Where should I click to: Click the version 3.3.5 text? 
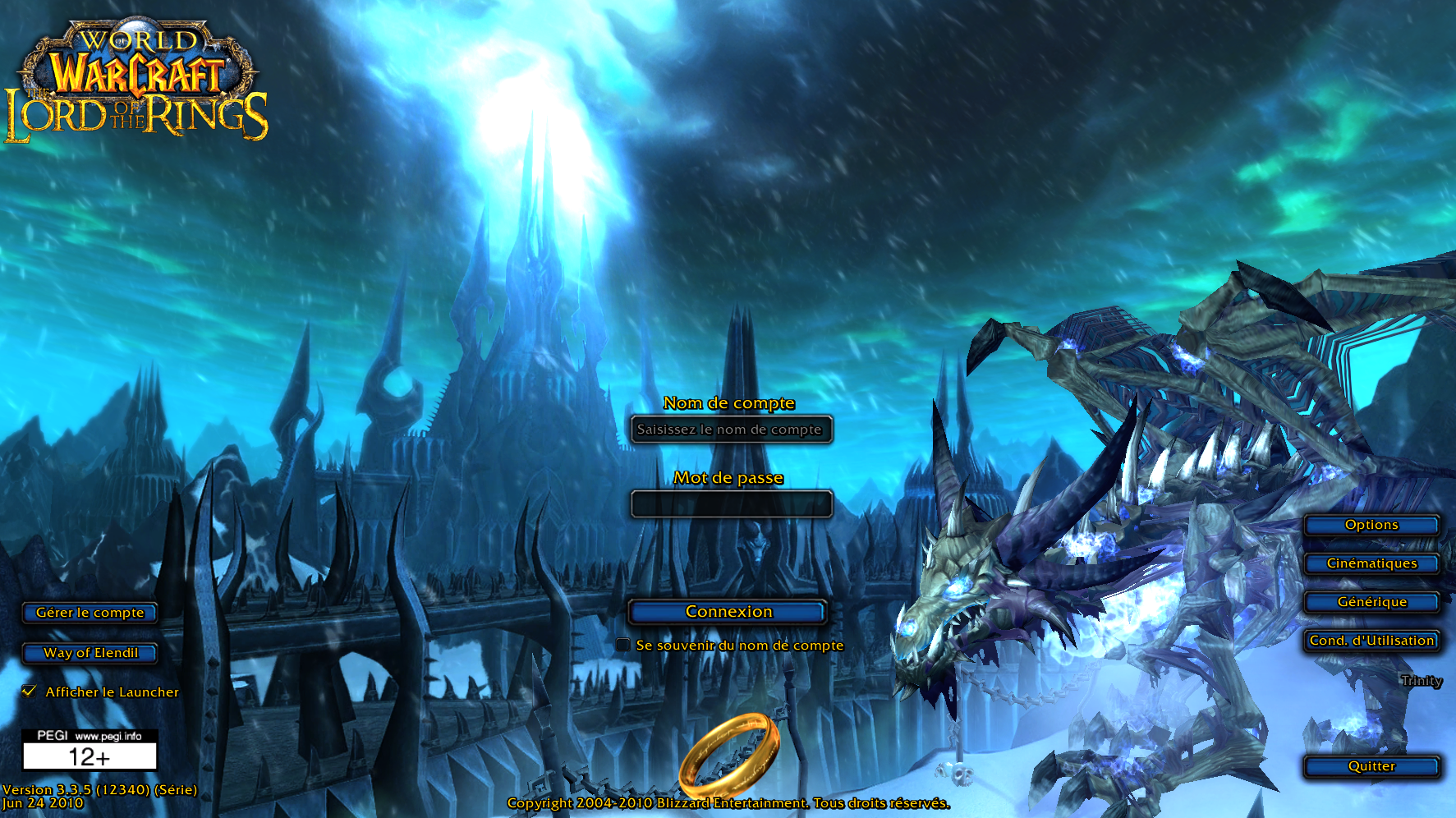point(99,788)
